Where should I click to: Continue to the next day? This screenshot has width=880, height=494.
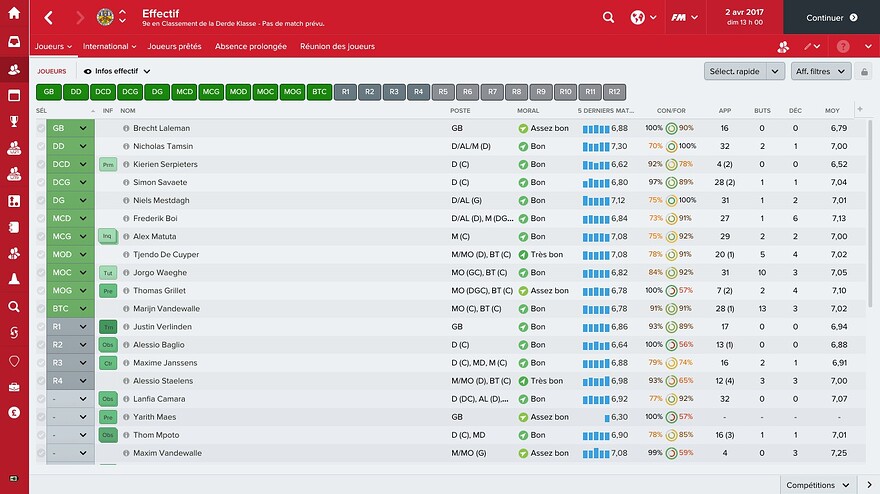tap(831, 17)
